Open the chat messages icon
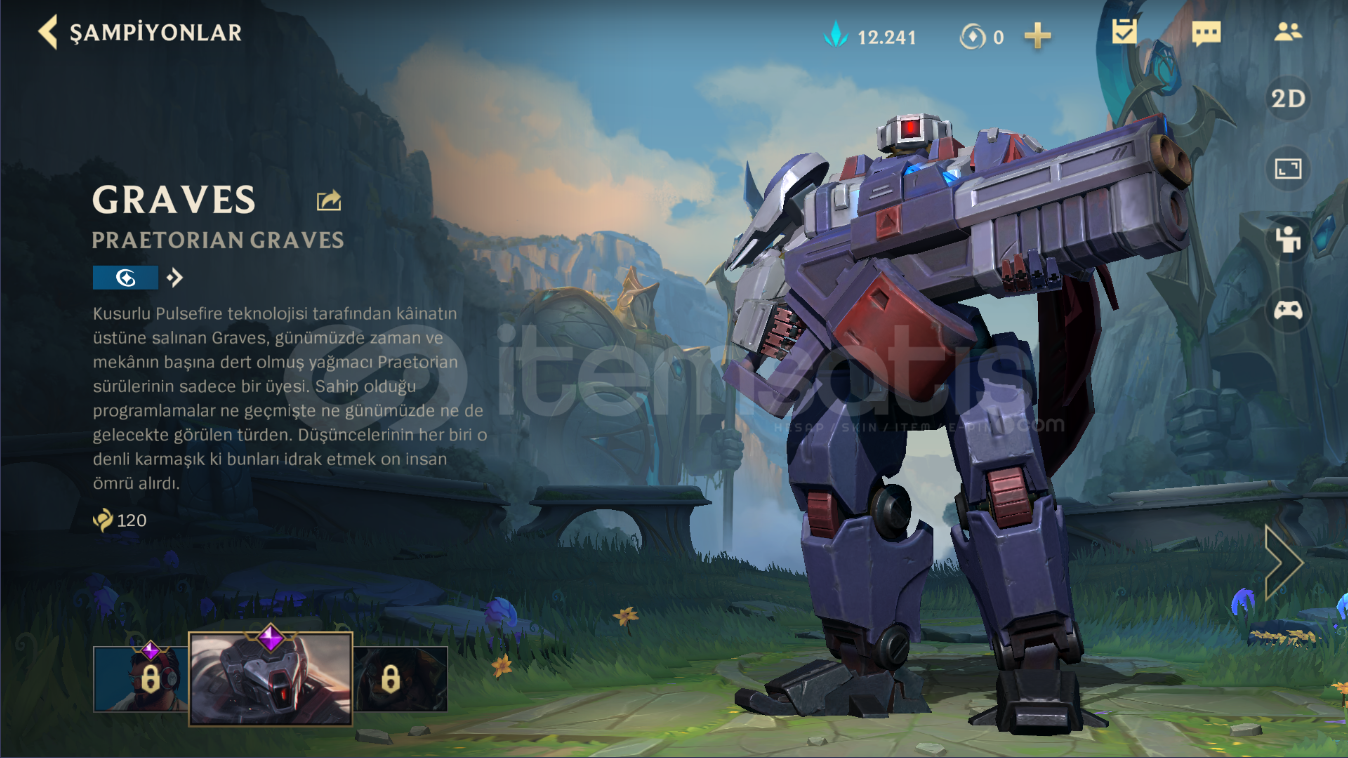 [x=1206, y=33]
